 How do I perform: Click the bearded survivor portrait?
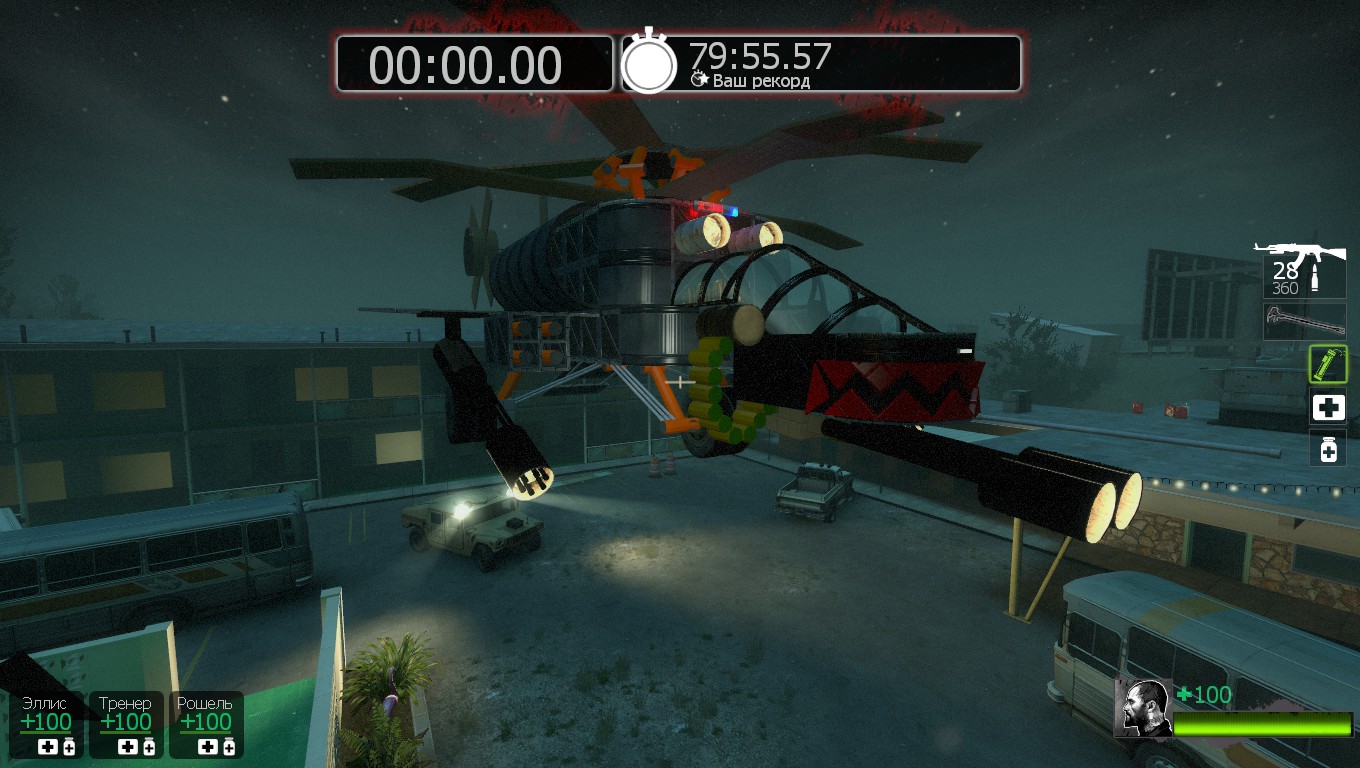click(x=1143, y=708)
